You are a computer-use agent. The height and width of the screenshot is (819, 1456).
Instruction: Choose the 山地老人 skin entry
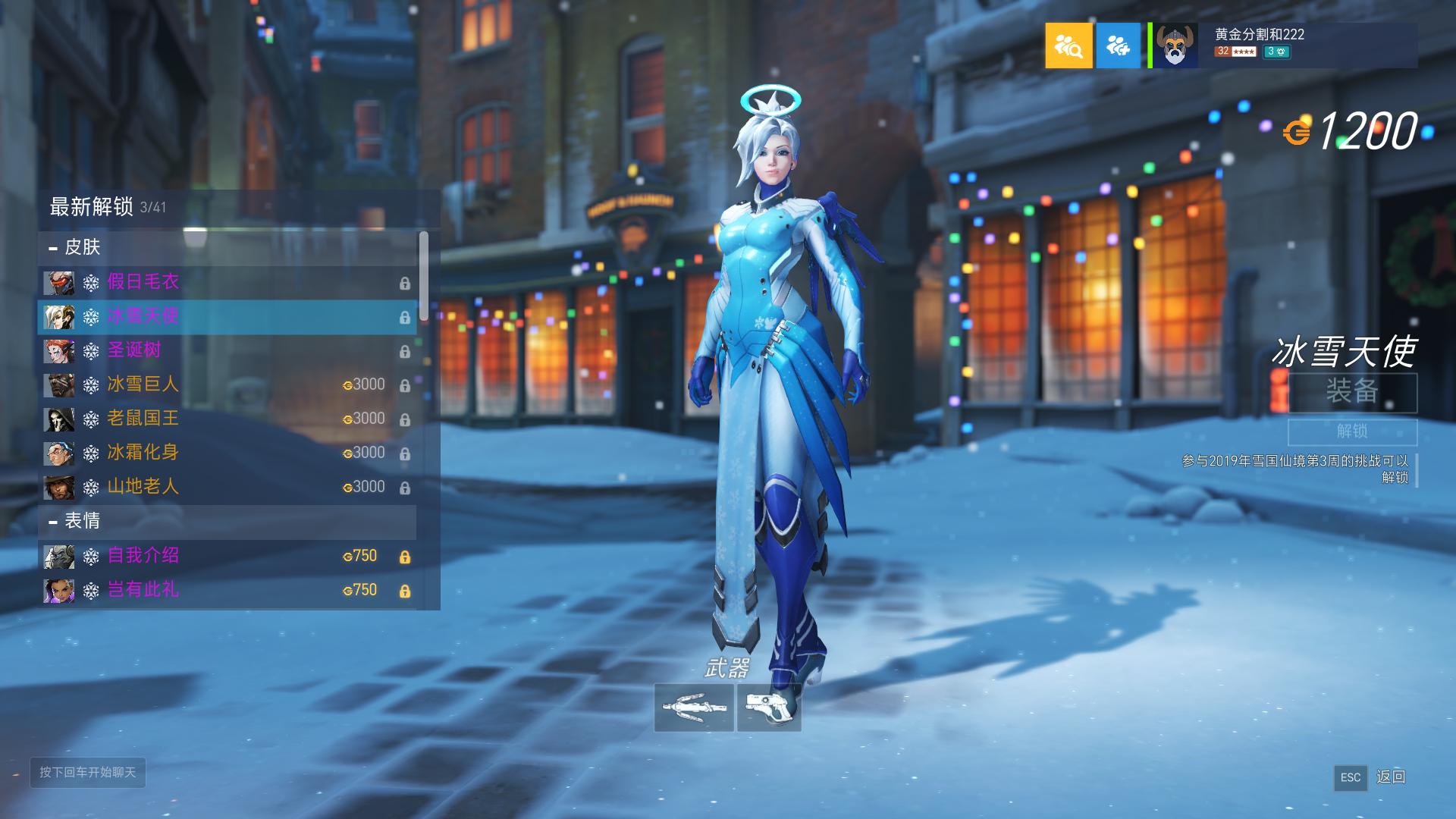coord(226,487)
